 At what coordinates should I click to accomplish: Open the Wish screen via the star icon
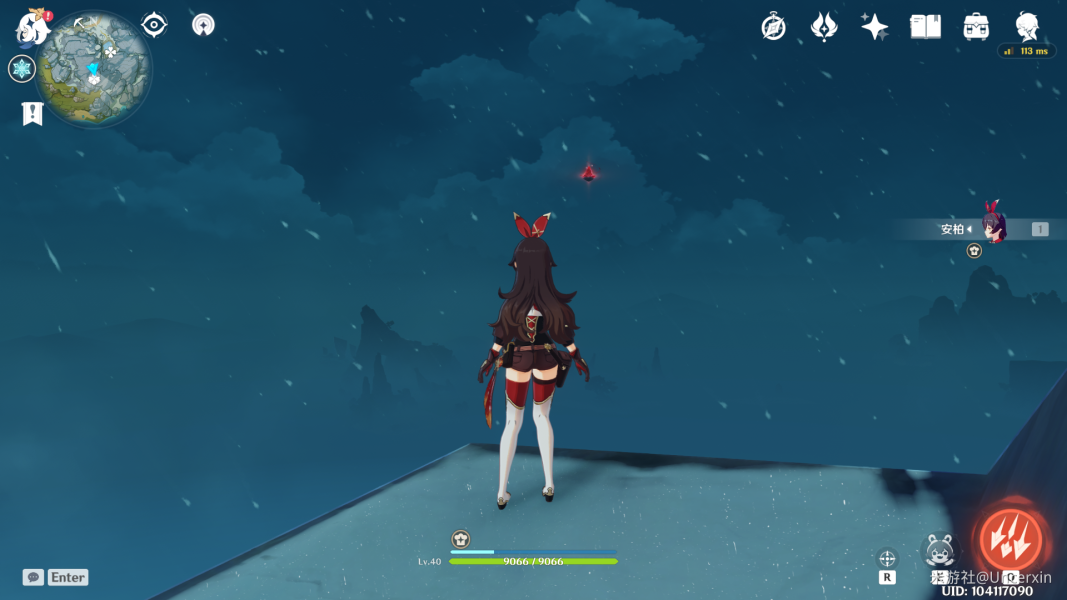click(875, 27)
